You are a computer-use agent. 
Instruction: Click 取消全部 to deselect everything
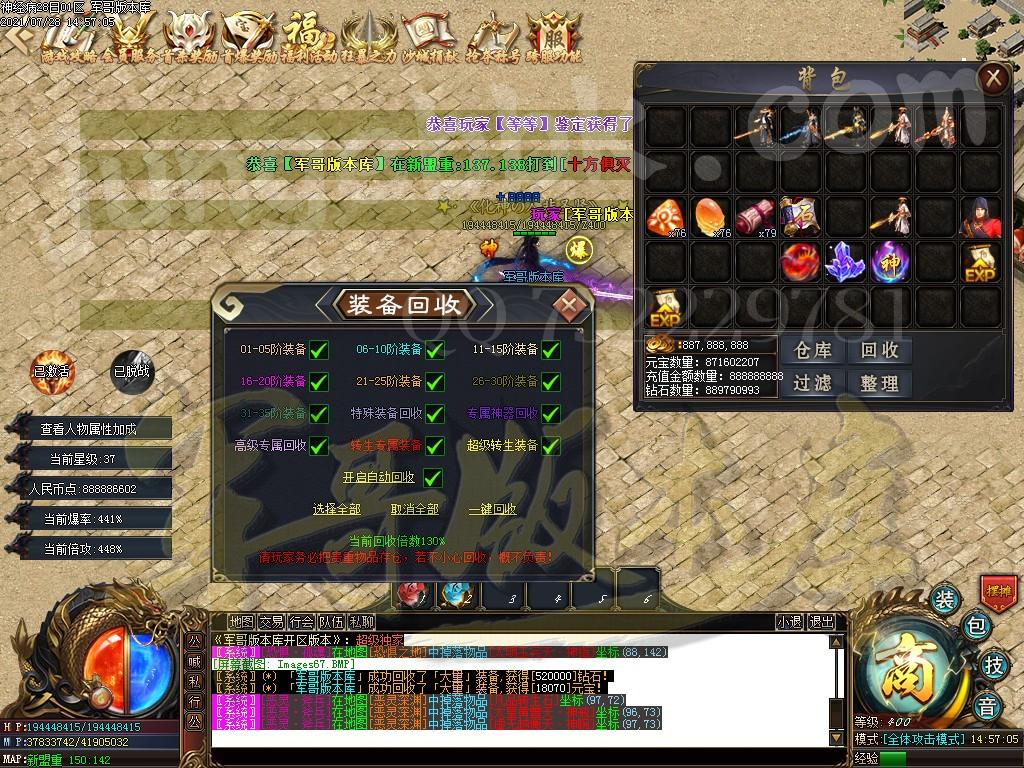tap(414, 509)
